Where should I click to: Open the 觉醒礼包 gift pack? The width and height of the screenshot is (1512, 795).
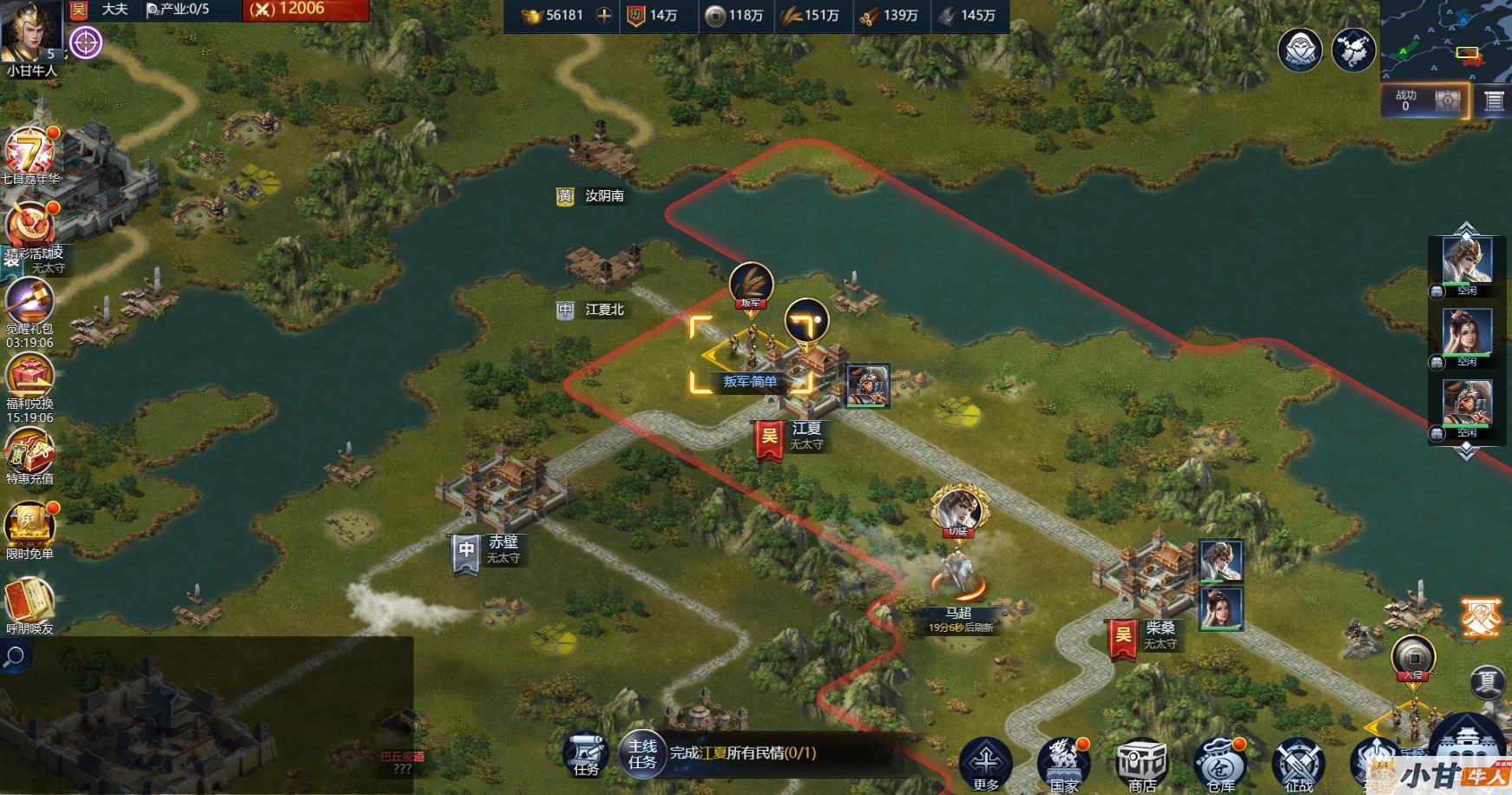pyautogui.click(x=30, y=304)
